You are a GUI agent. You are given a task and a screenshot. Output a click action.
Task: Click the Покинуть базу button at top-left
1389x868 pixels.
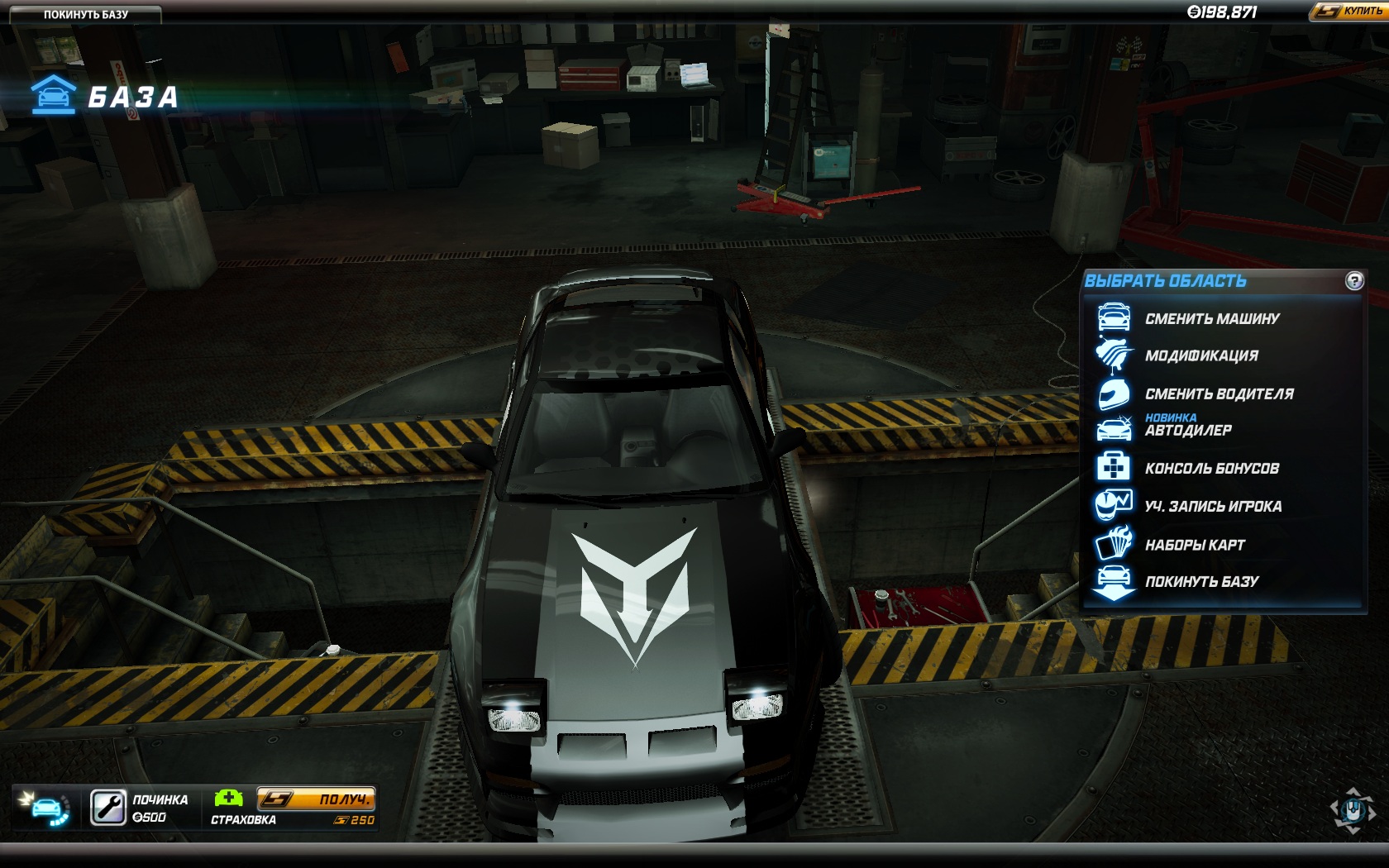pyautogui.click(x=85, y=14)
